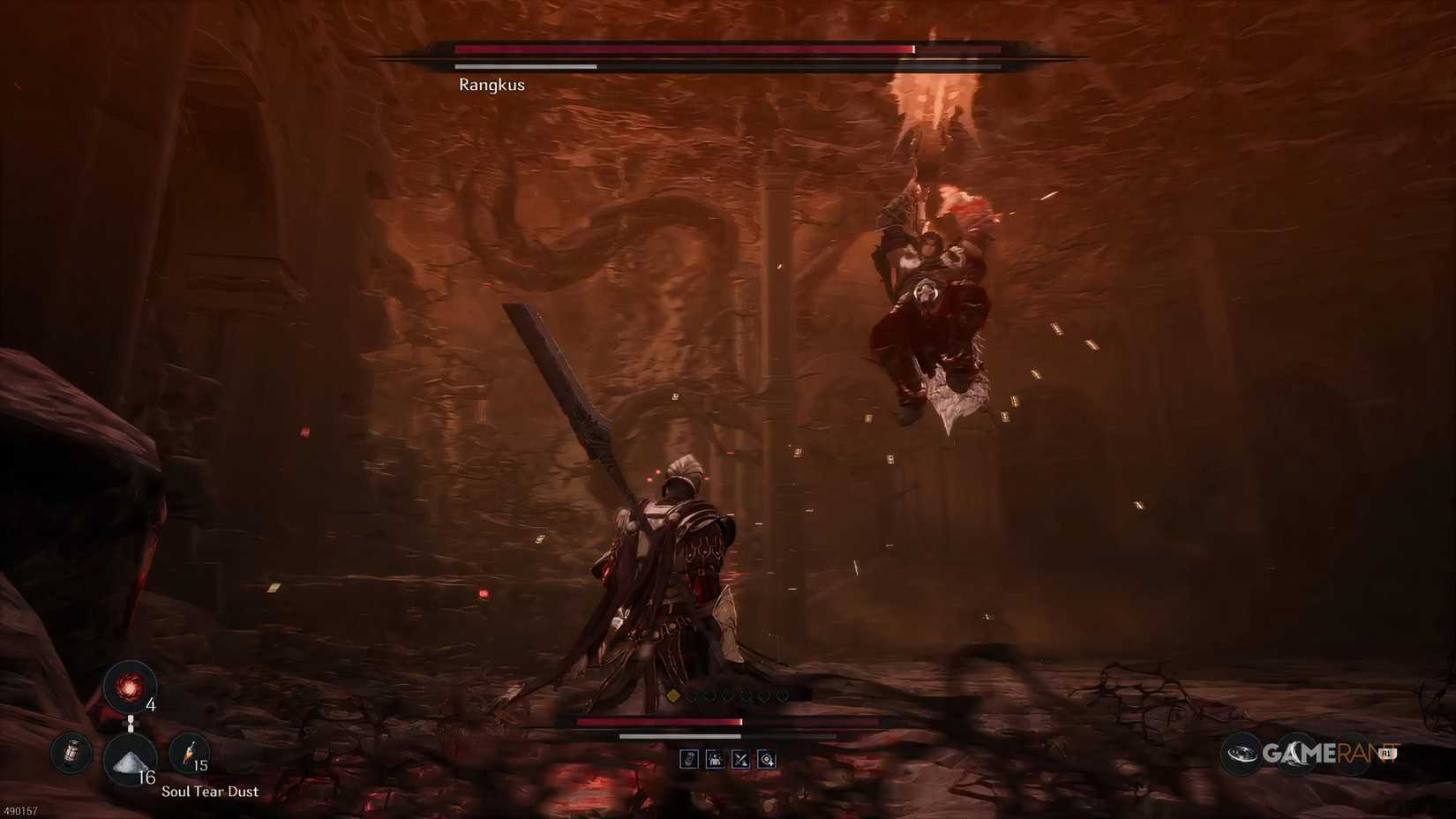
Task: Click the leftmost square item icon in the hotbar
Action: pyautogui.click(x=689, y=759)
